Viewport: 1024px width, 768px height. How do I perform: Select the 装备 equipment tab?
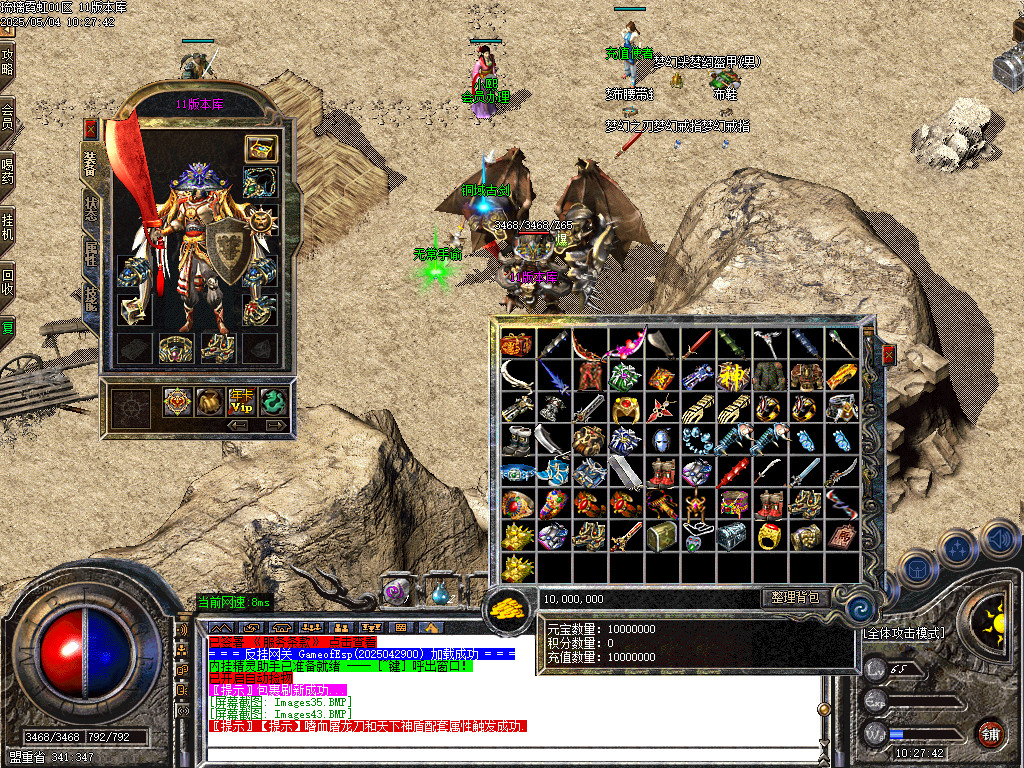(89, 164)
